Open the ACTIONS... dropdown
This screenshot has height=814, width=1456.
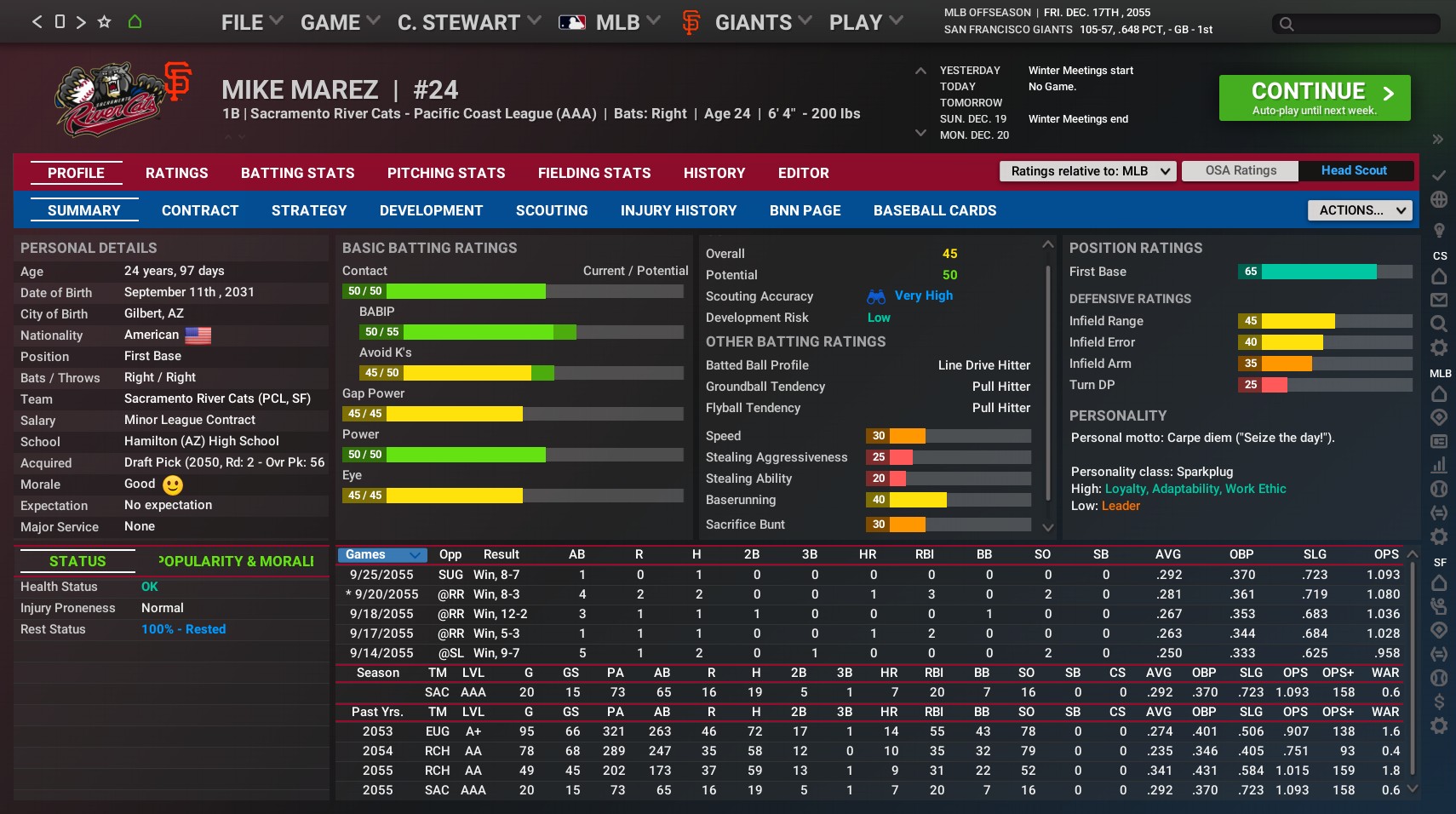coord(1358,210)
